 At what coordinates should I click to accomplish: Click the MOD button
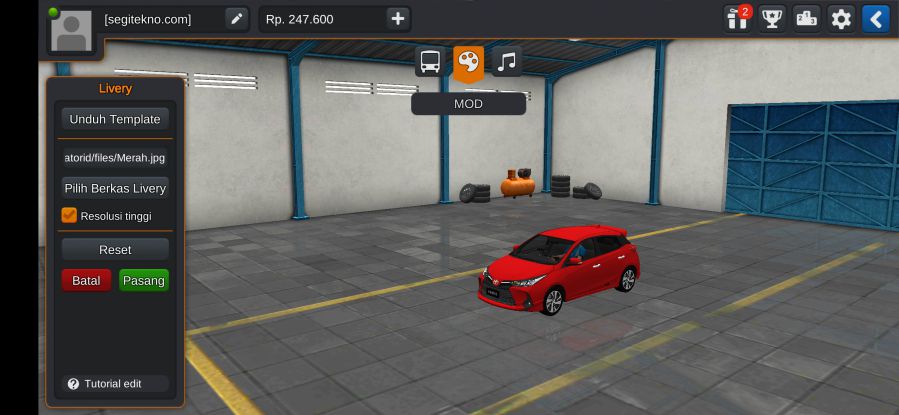468,103
